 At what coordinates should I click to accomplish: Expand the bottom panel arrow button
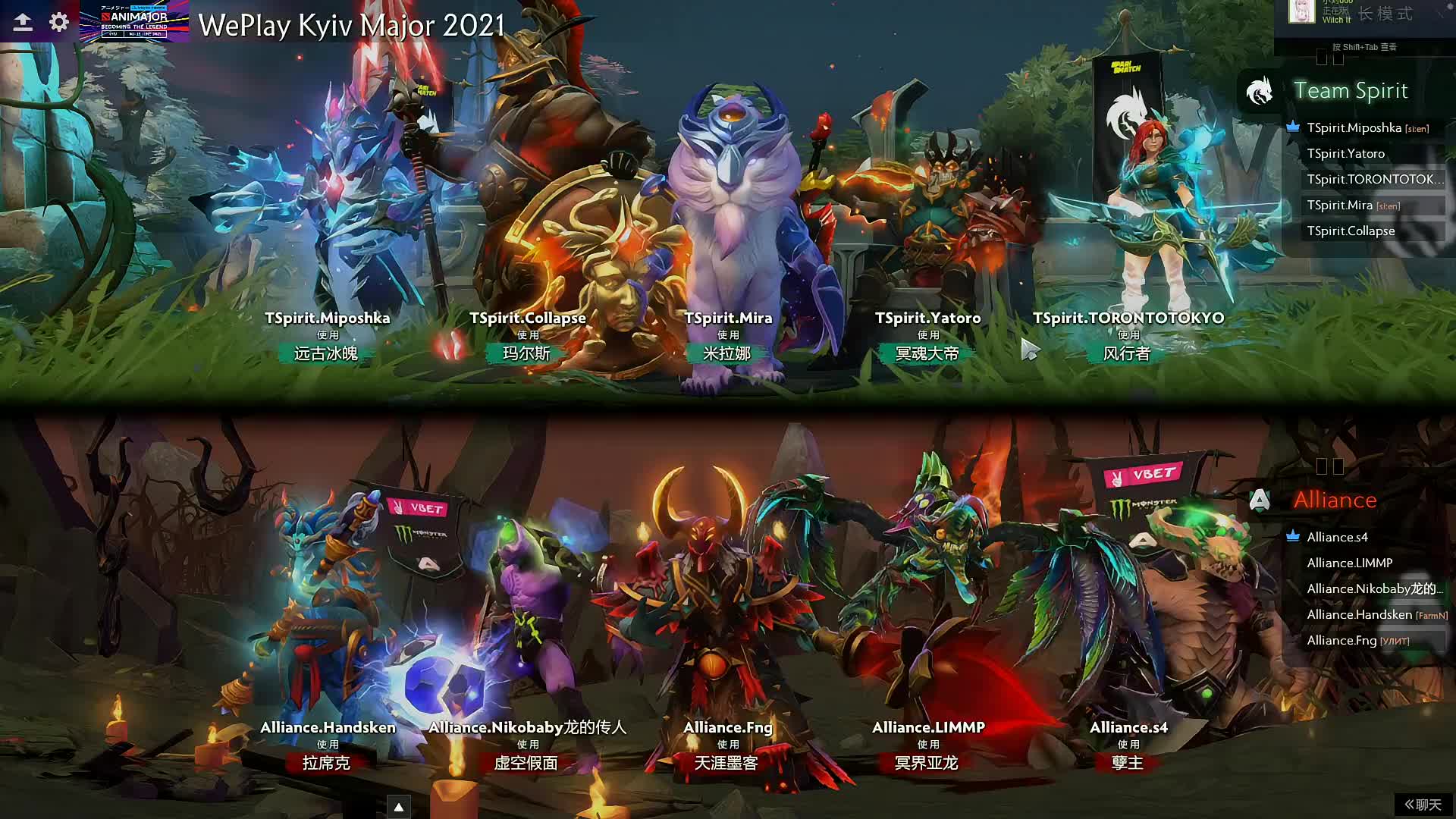399,807
